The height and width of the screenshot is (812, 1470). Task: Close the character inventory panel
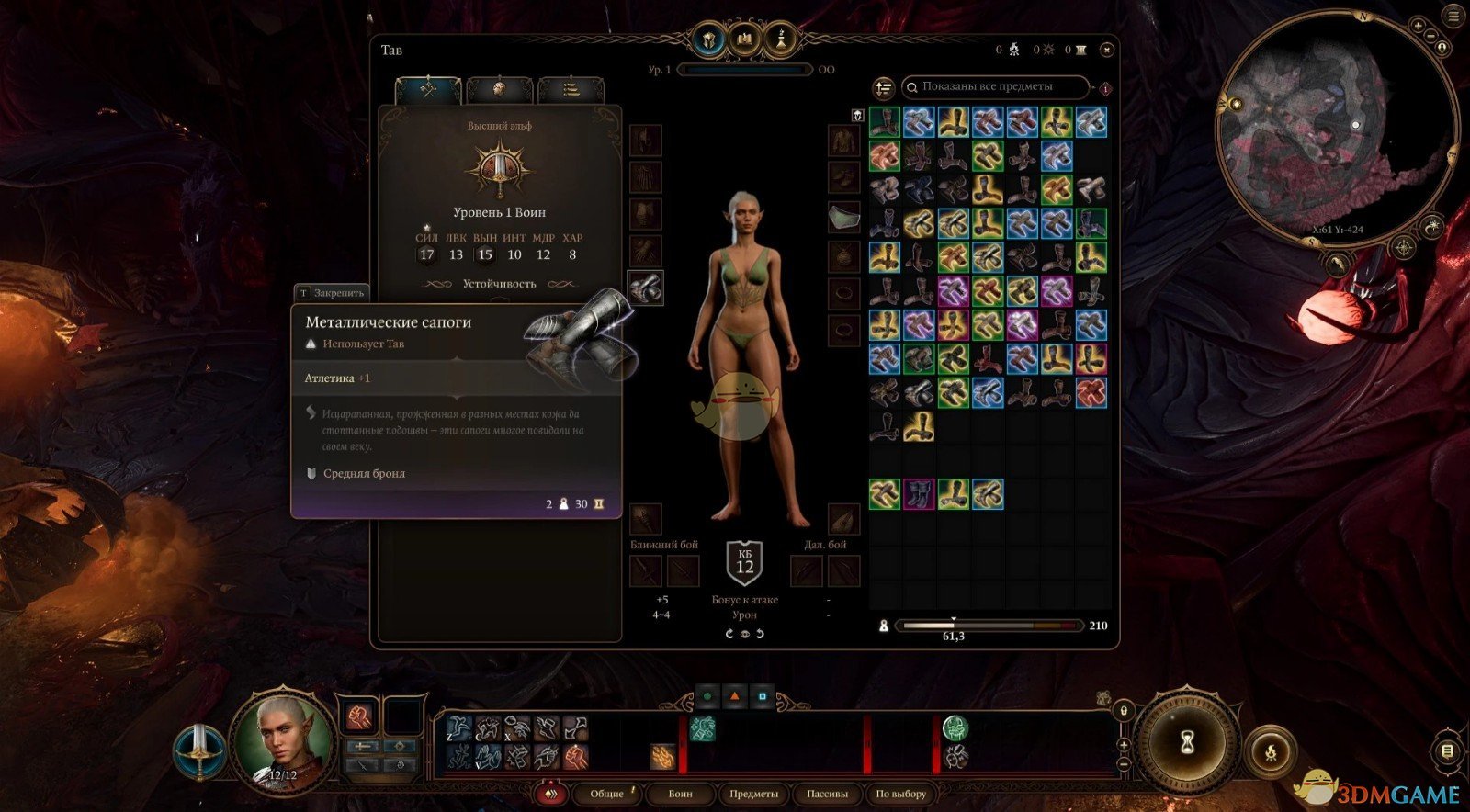(1106, 51)
